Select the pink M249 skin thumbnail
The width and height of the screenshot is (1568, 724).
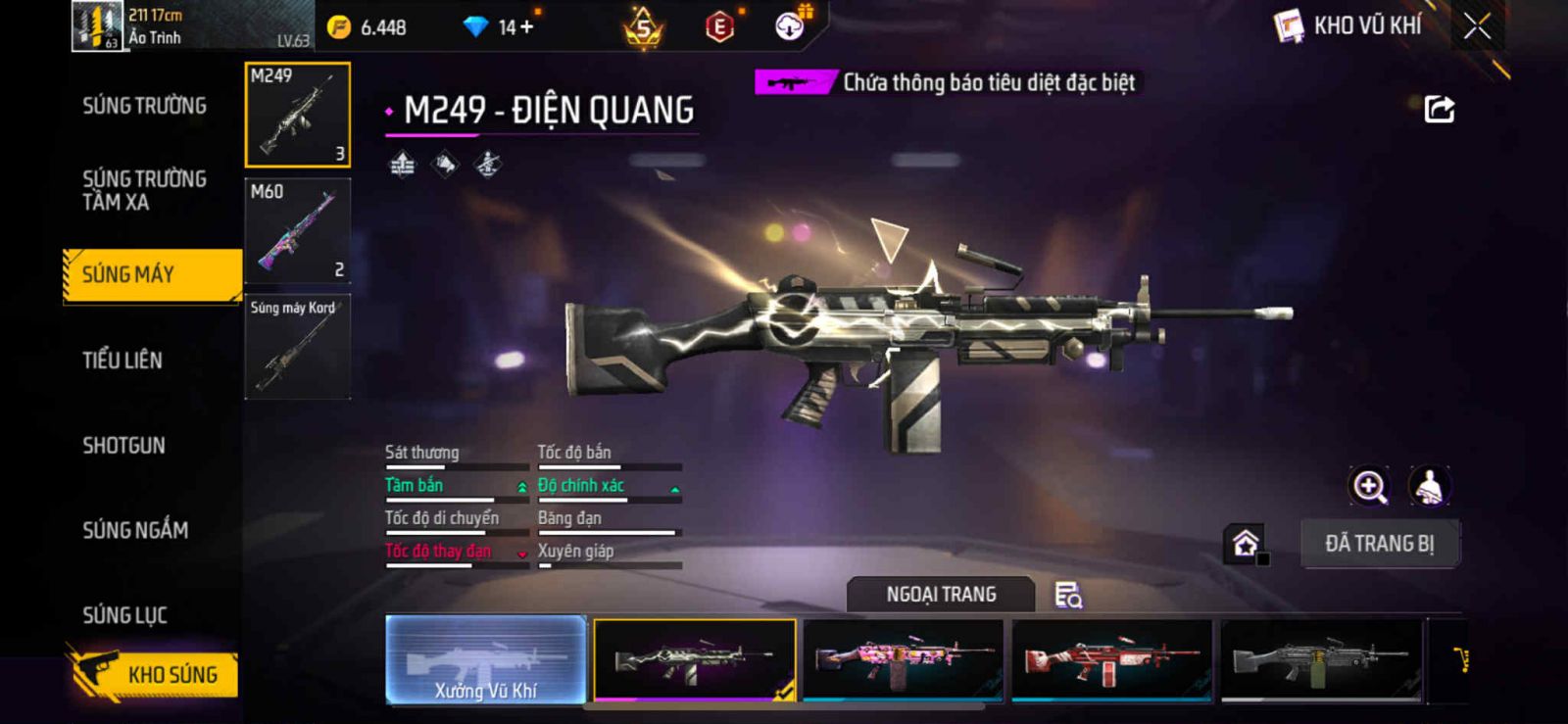(x=903, y=659)
